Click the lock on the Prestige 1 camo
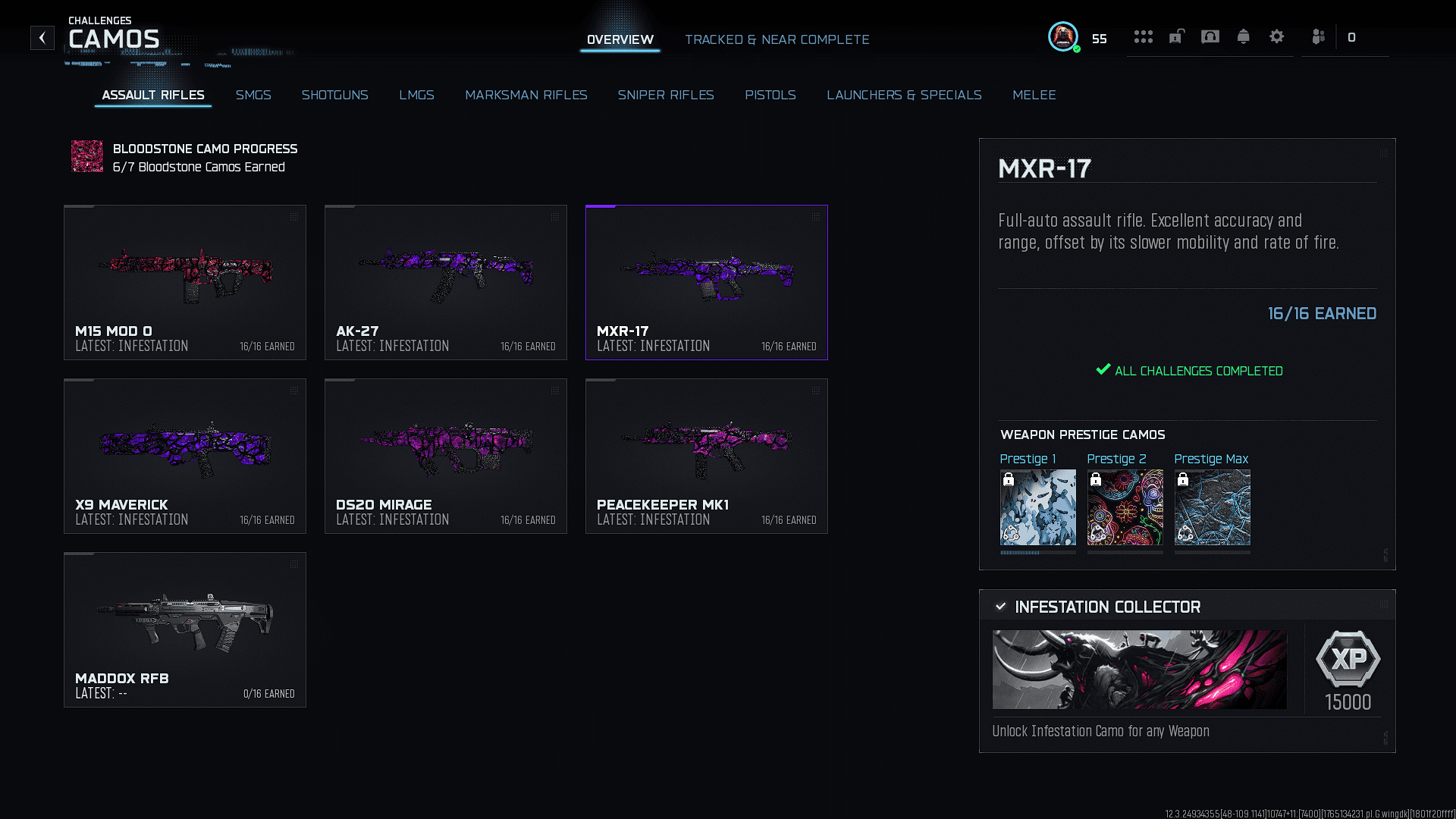 point(1010,479)
